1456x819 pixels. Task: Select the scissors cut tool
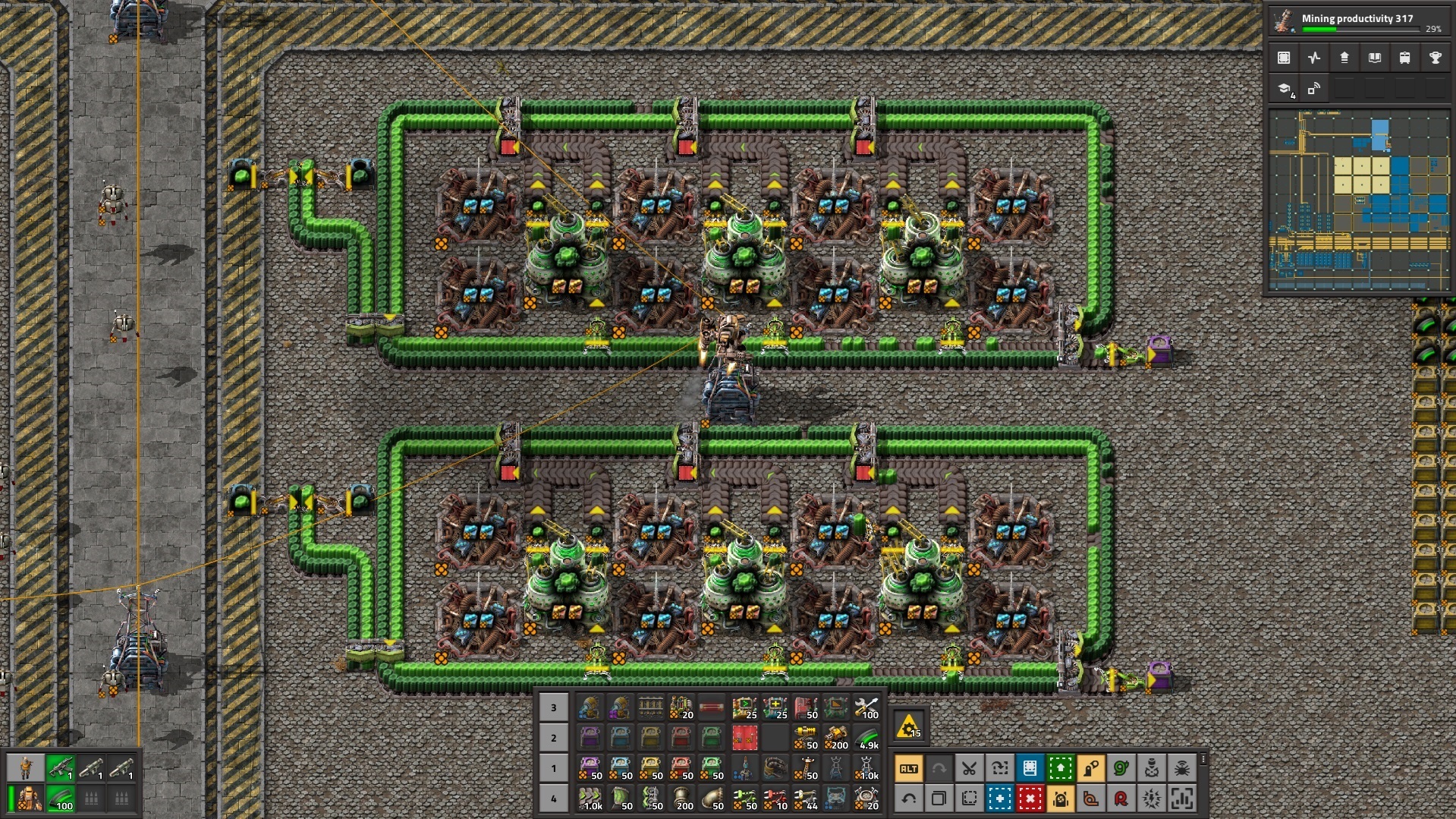coord(969,769)
